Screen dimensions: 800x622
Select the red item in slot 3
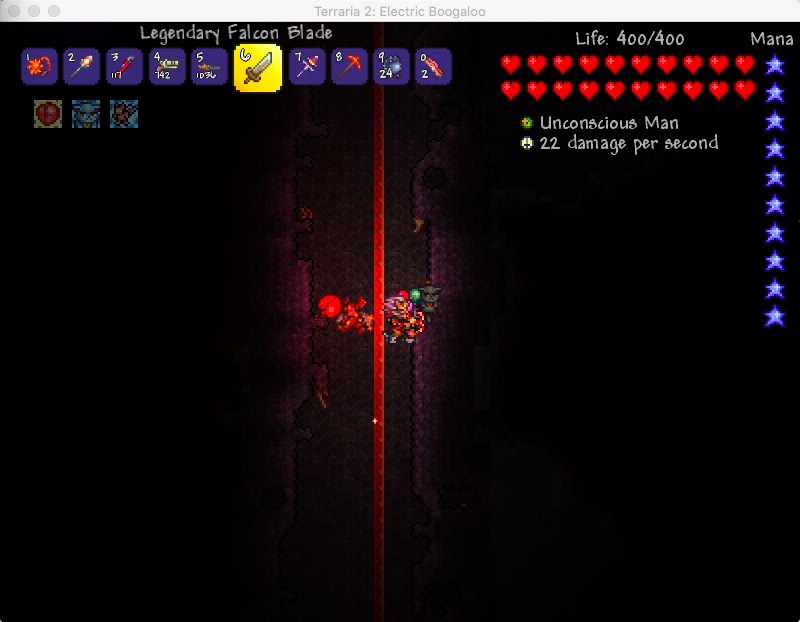pos(125,68)
